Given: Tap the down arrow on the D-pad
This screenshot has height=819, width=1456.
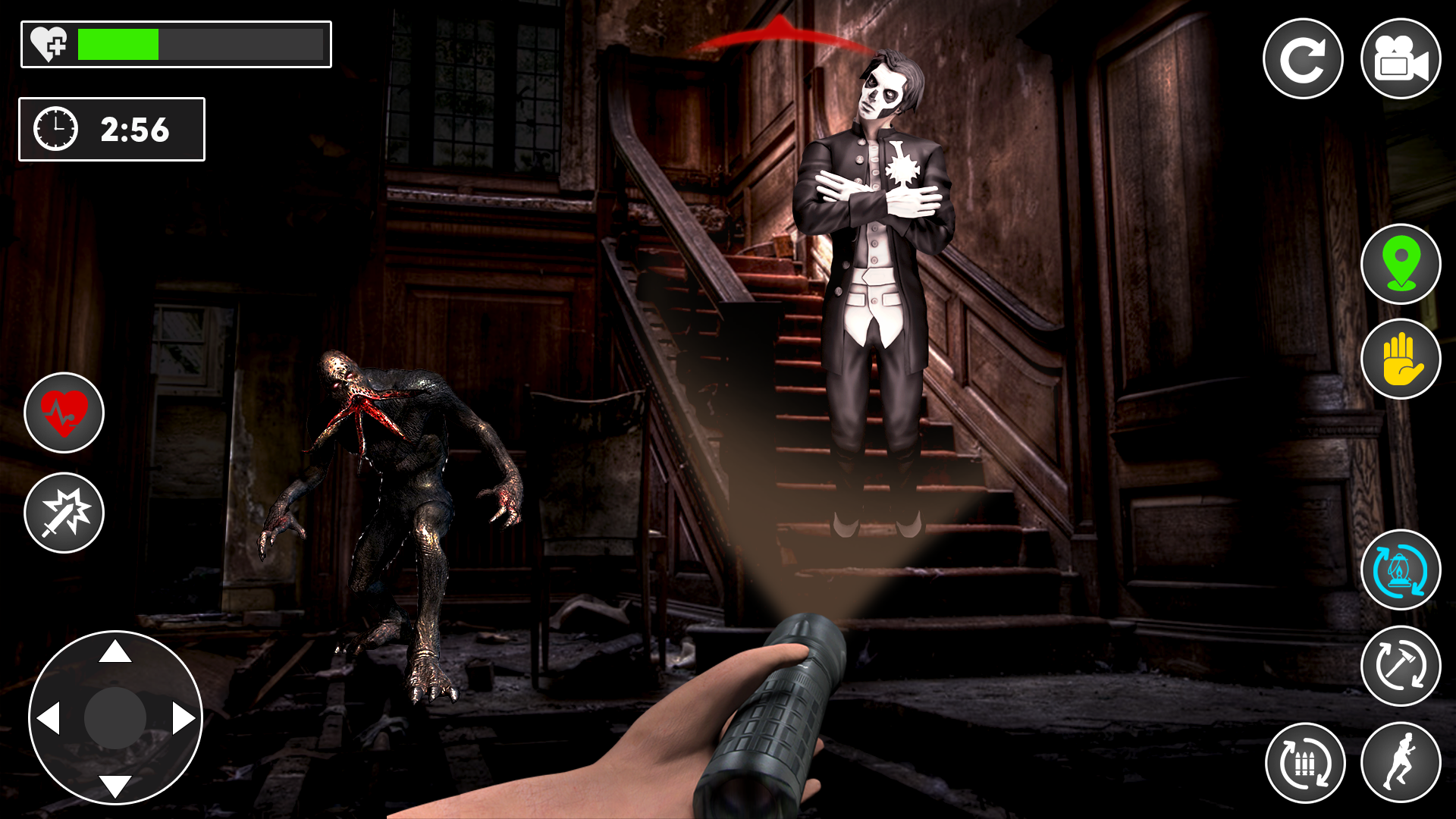Looking at the screenshot, I should click(x=115, y=786).
